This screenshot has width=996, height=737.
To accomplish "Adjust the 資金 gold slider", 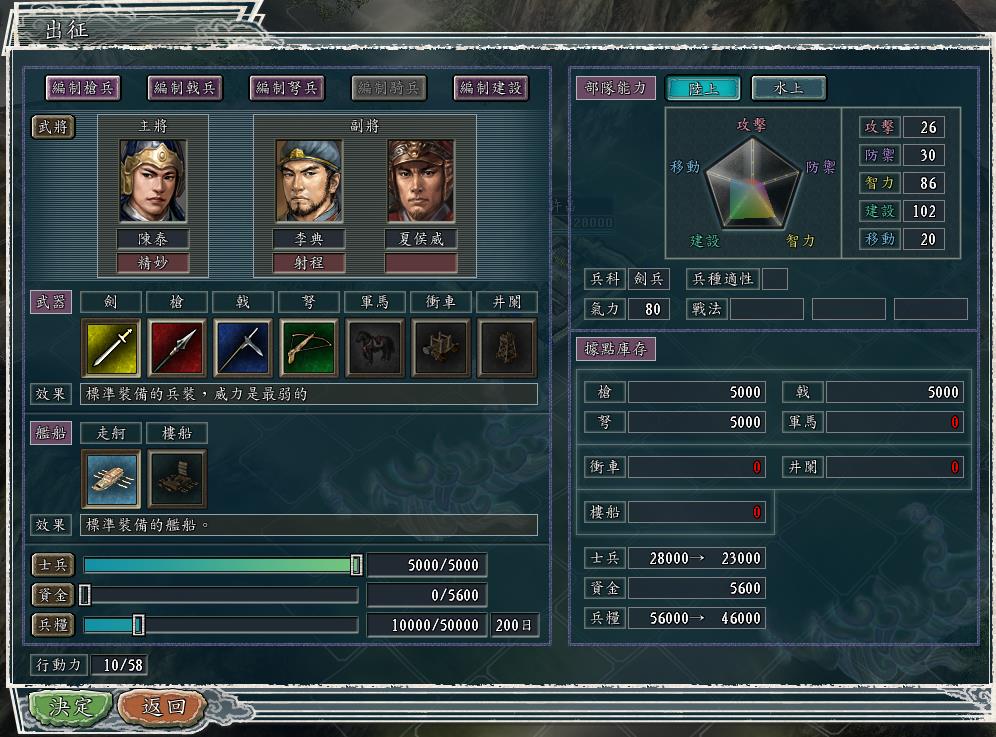I will pyautogui.click(x=85, y=595).
